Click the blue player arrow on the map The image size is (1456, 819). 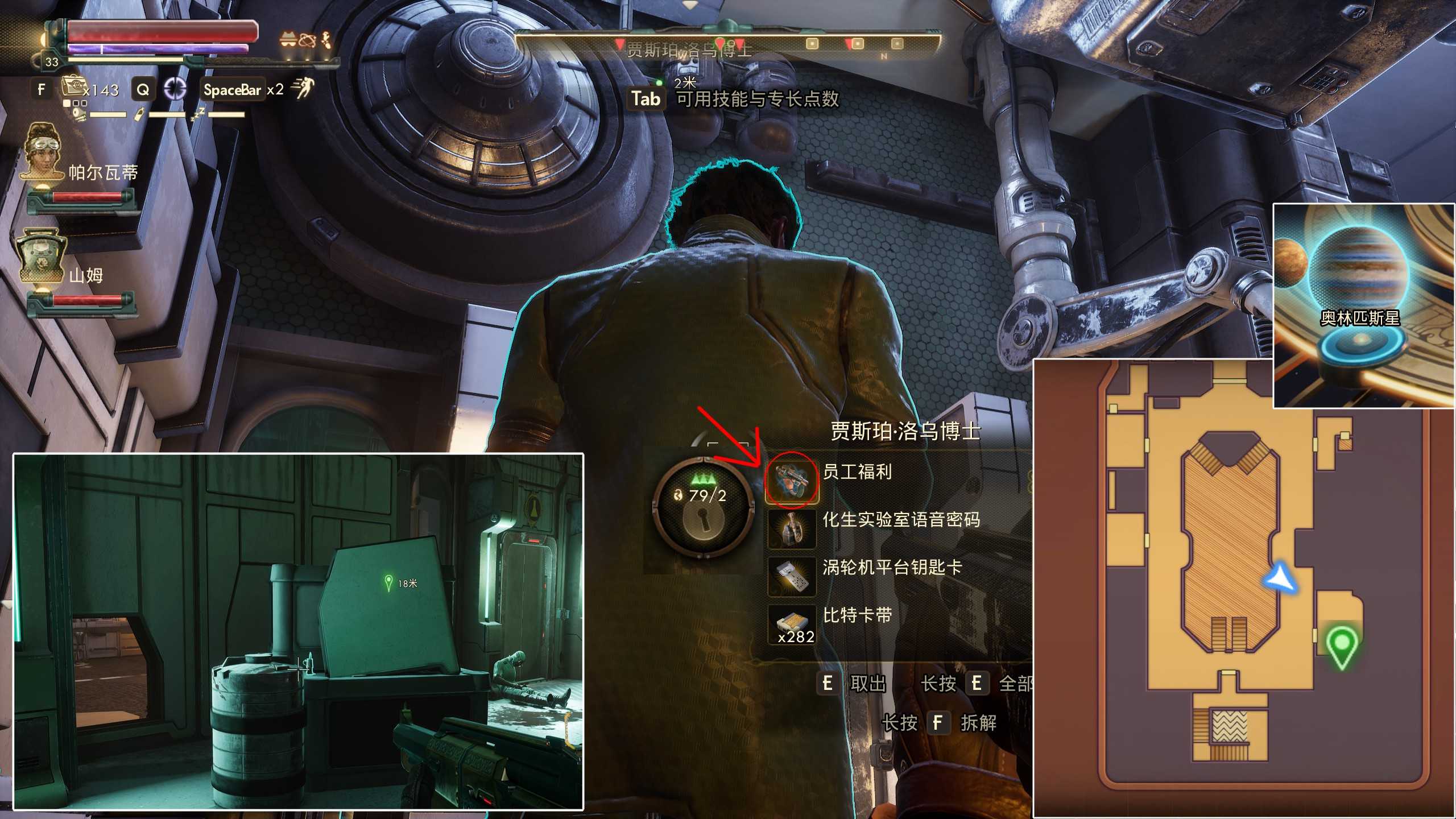pos(1279,578)
